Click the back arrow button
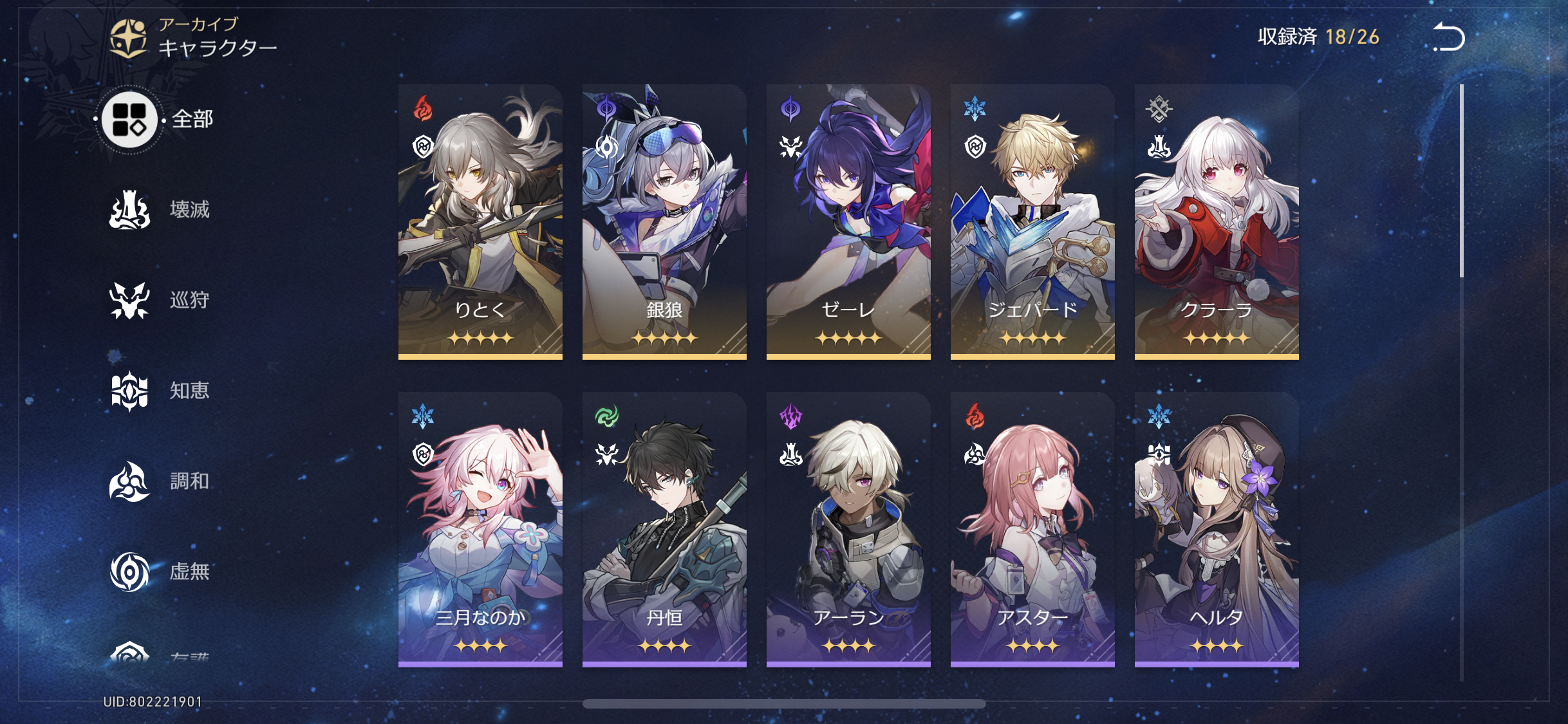1568x724 pixels. pos(1448,37)
